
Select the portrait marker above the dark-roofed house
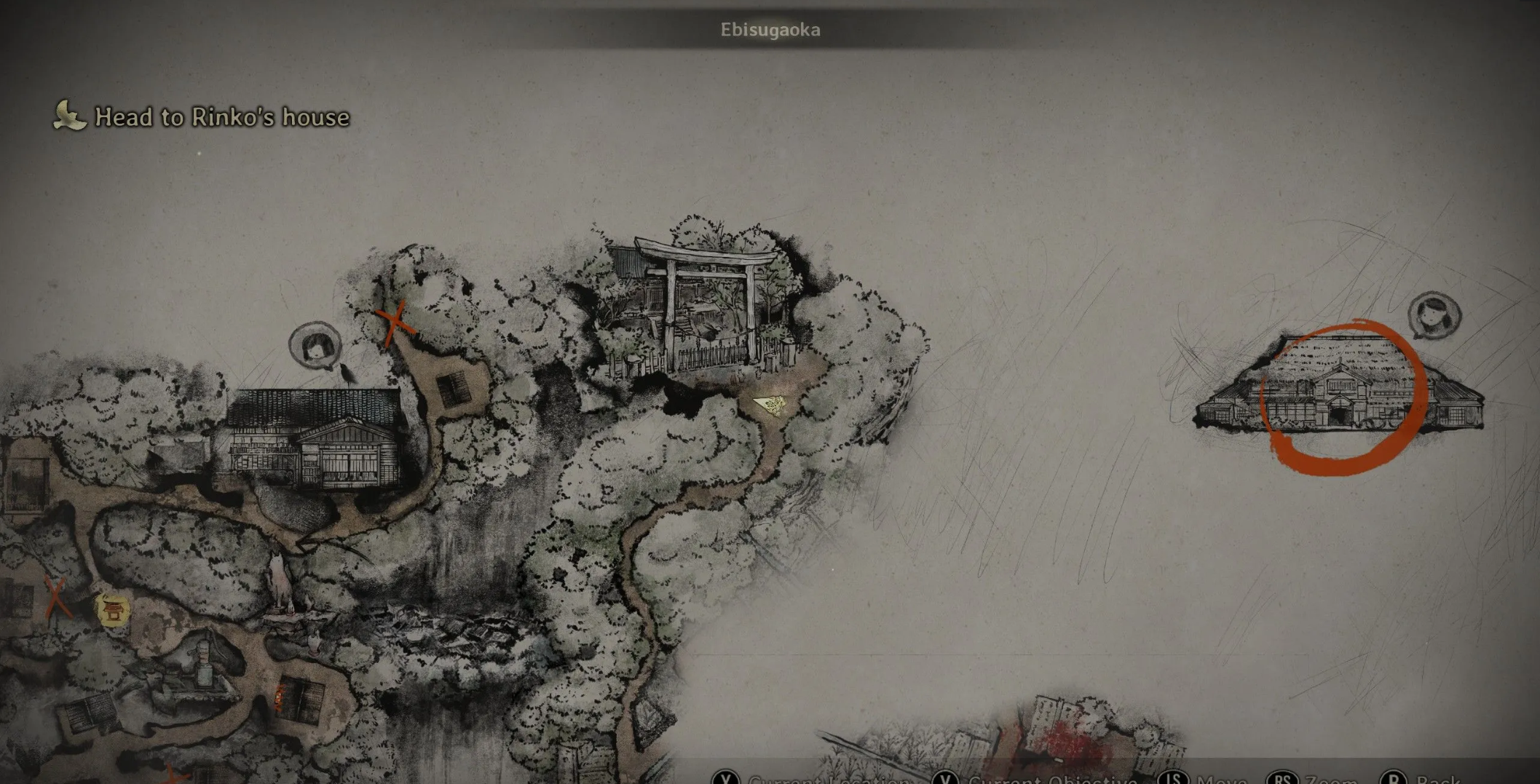[315, 346]
